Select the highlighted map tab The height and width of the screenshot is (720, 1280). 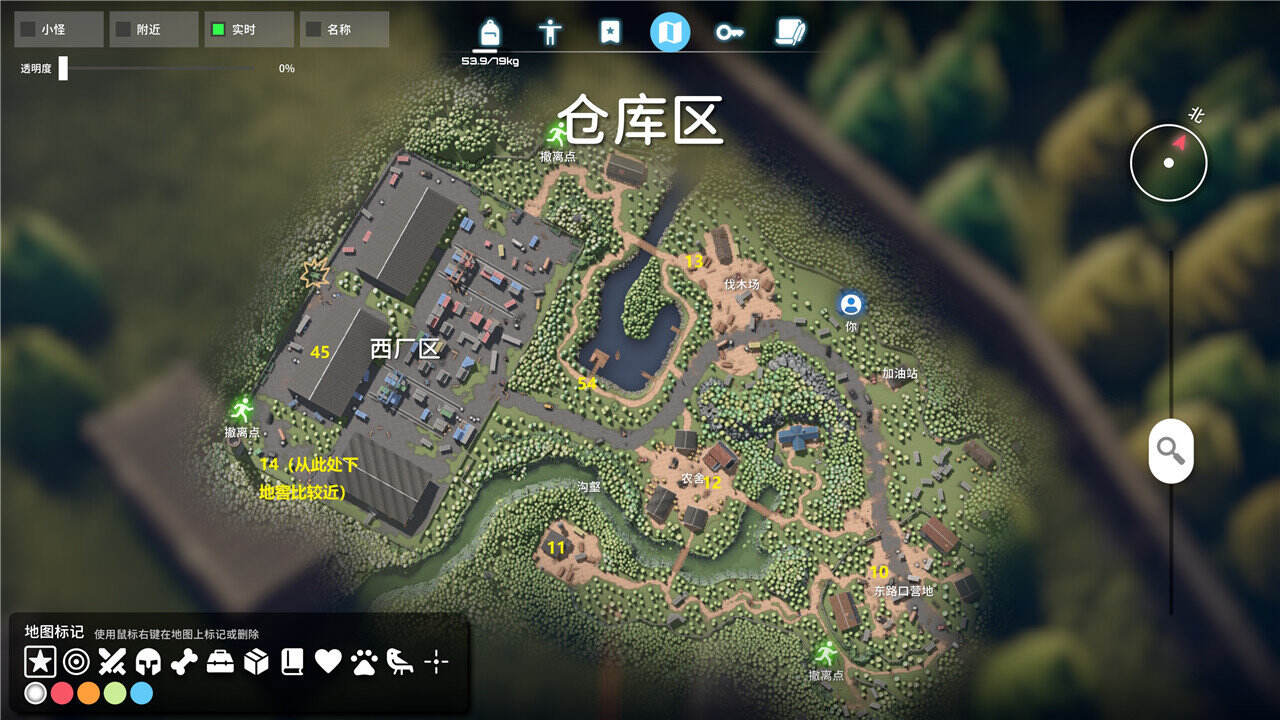pos(670,32)
